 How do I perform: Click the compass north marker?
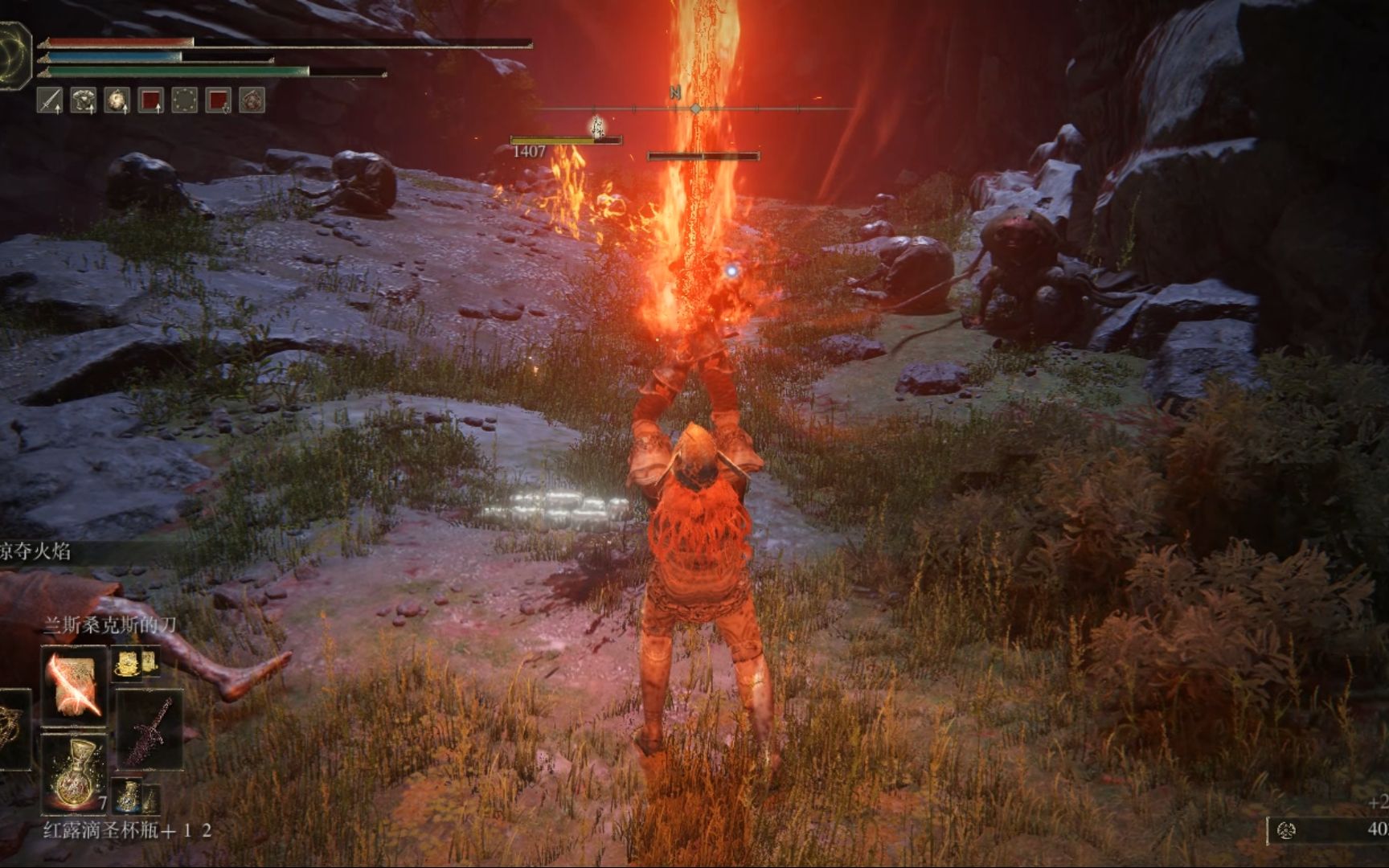(x=675, y=94)
